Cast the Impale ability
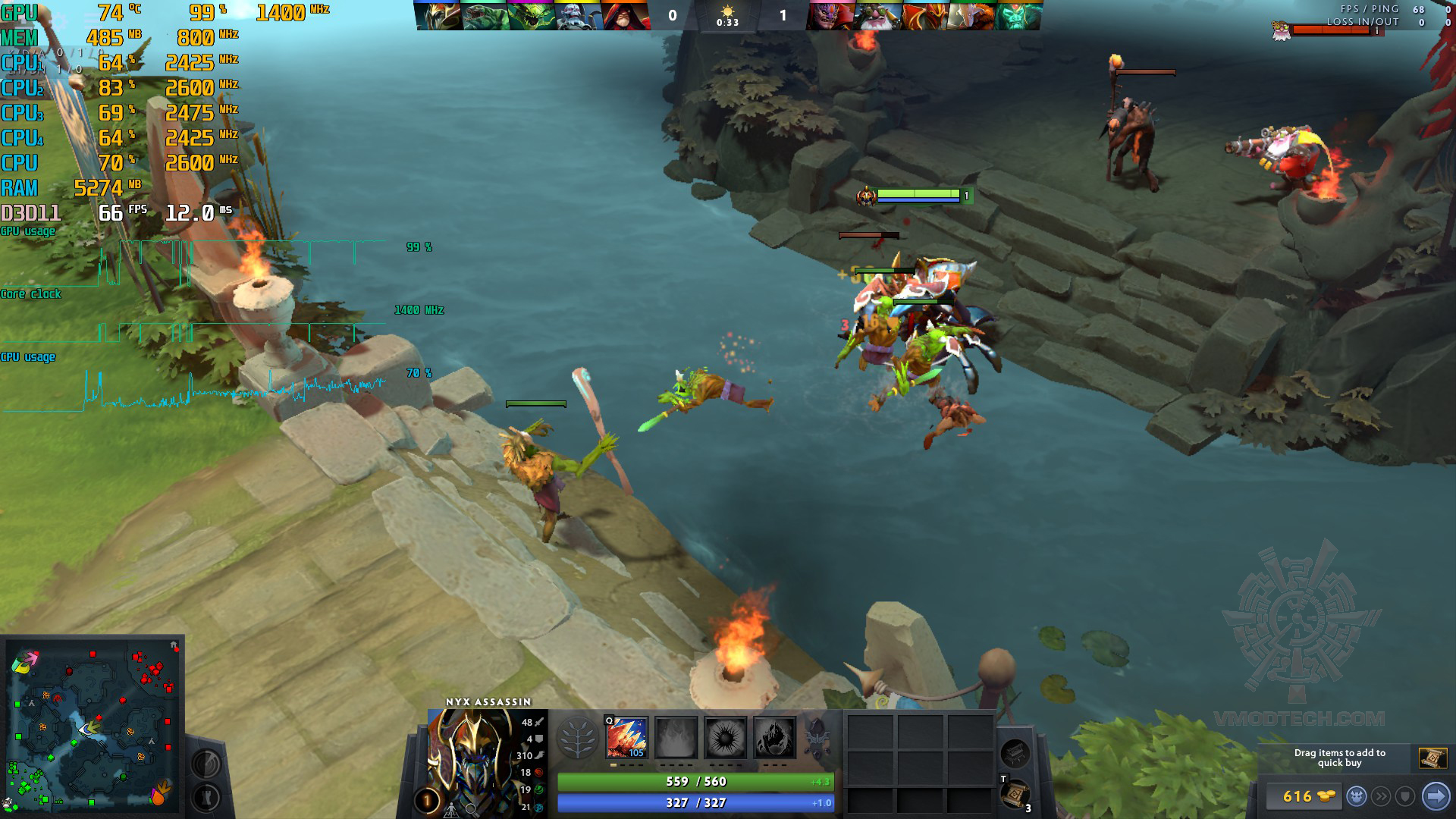The image size is (1456, 819). [626, 737]
